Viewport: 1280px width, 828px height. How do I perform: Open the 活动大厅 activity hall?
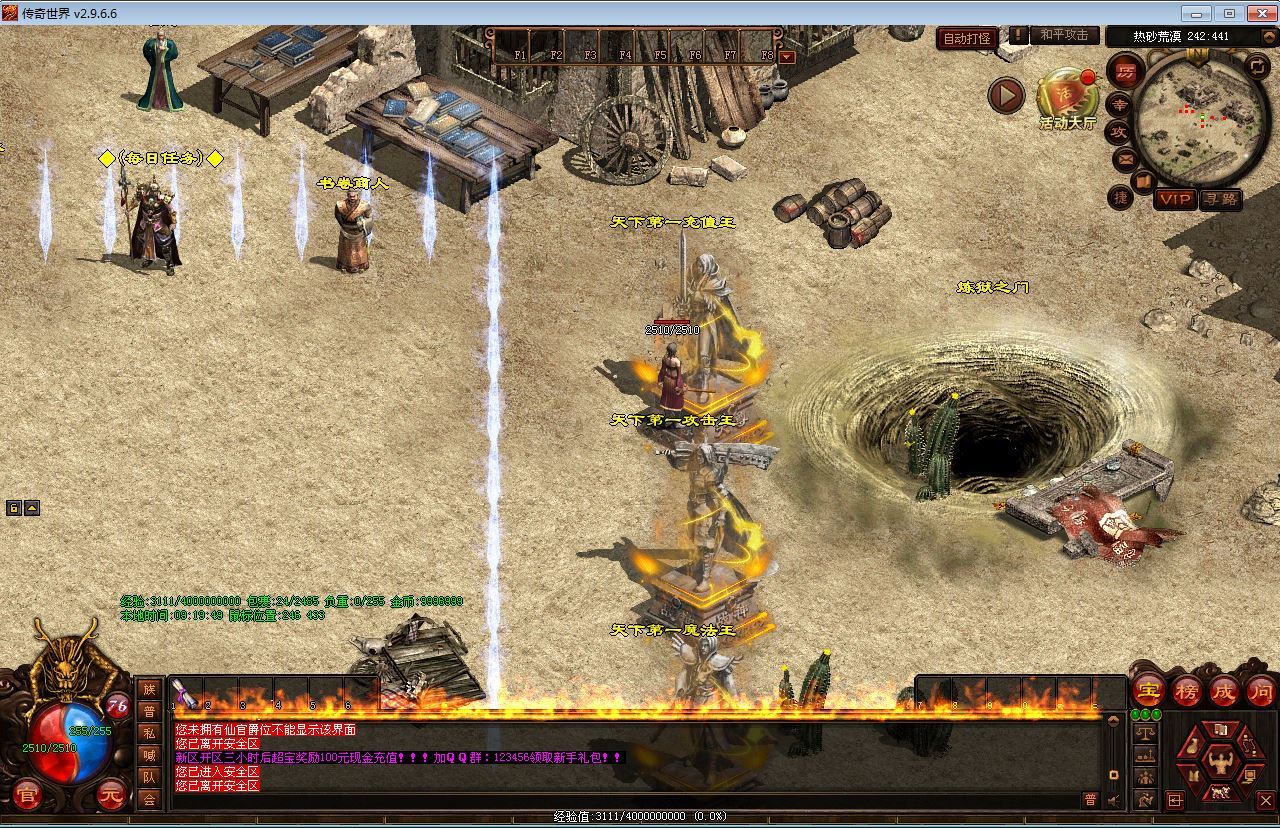pyautogui.click(x=1067, y=100)
